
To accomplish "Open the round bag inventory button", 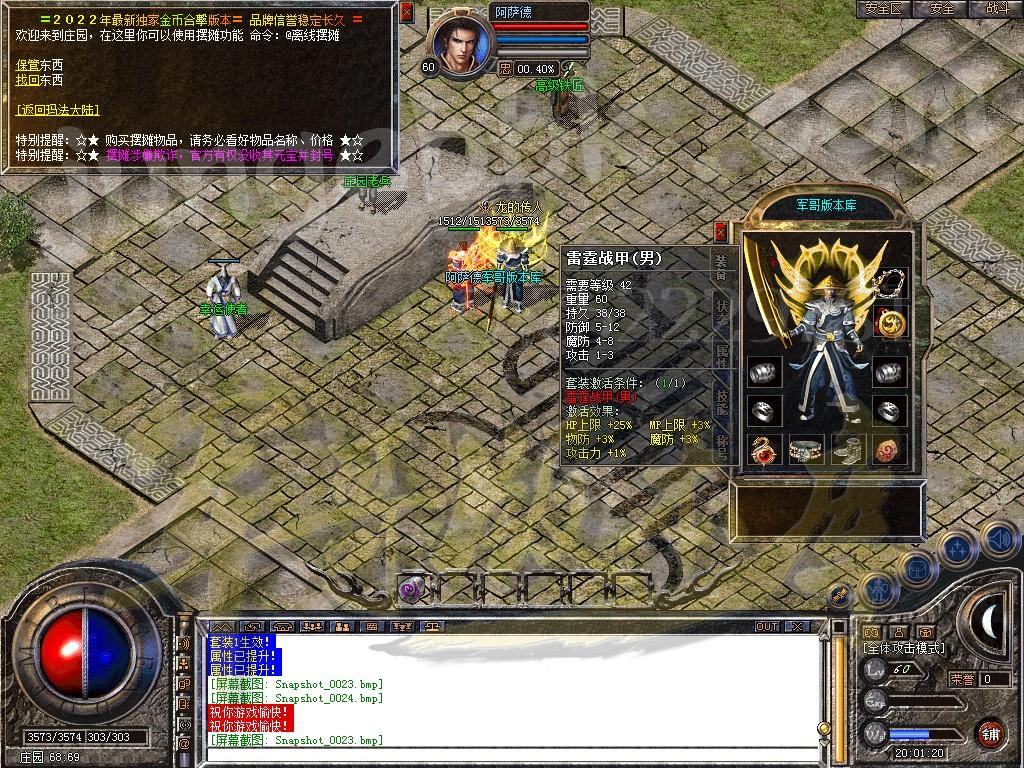I will [x=916, y=568].
